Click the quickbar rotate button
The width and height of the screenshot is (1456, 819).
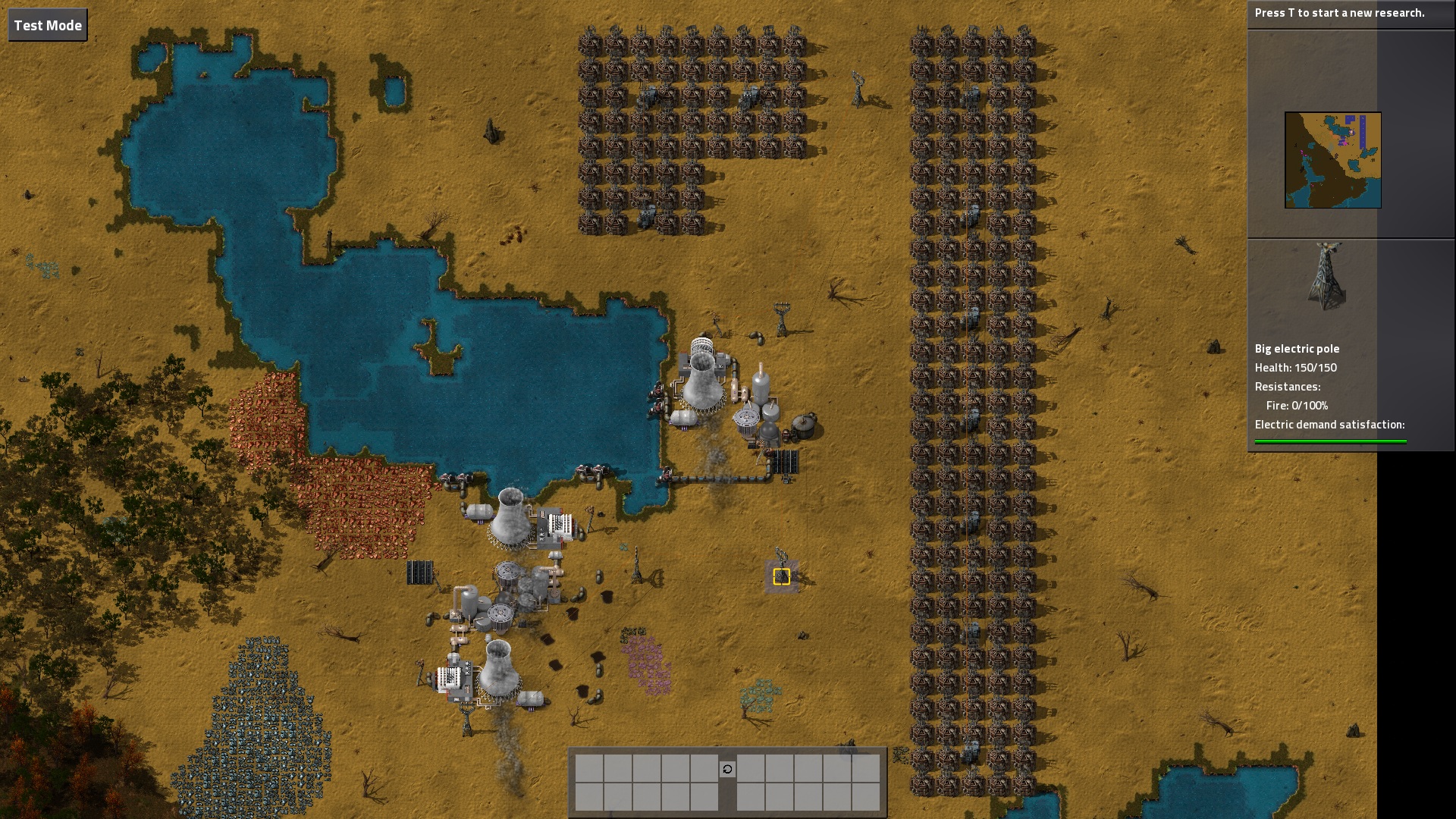pyautogui.click(x=727, y=769)
